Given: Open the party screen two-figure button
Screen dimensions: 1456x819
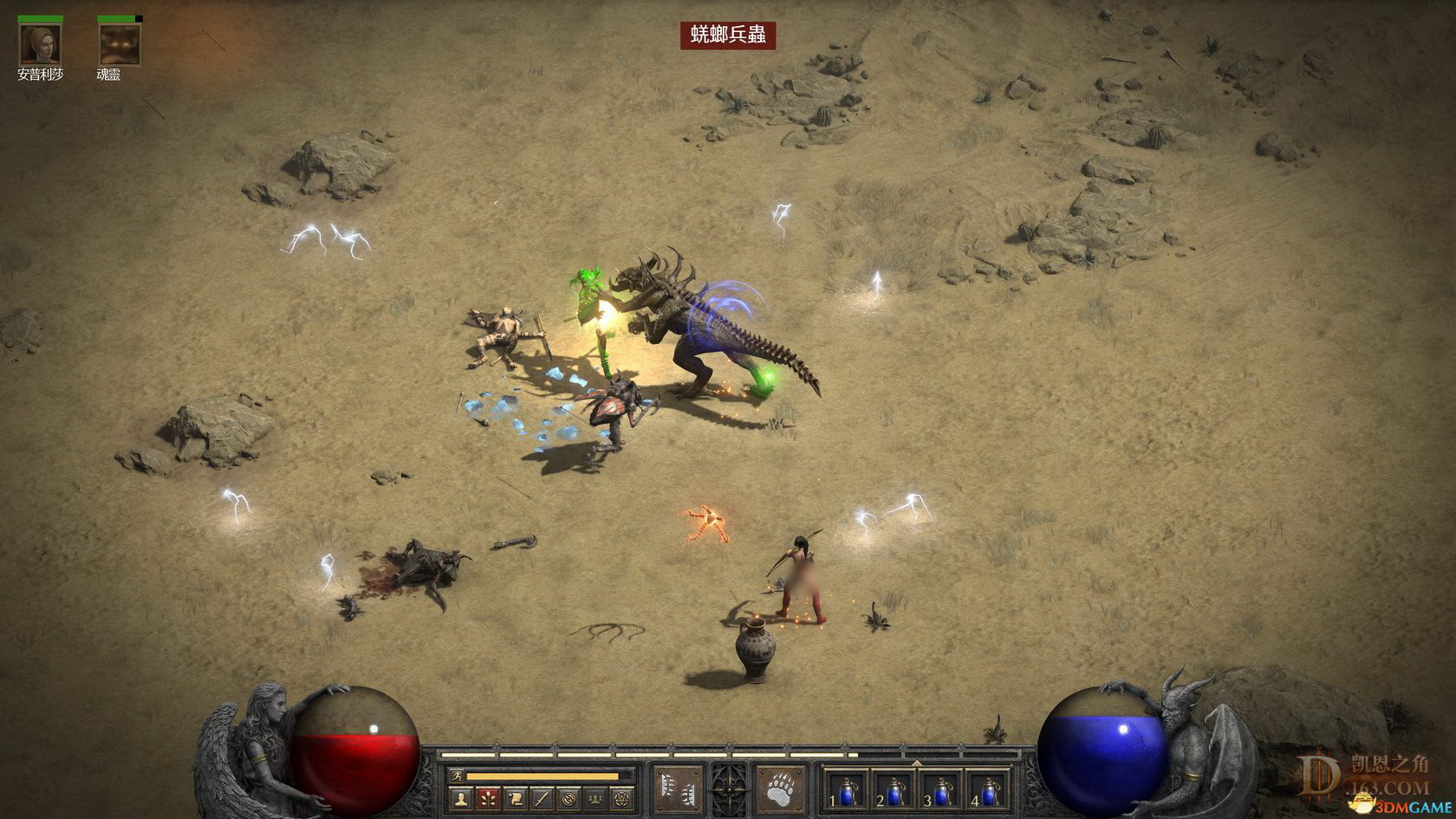Looking at the screenshot, I should tap(595, 798).
